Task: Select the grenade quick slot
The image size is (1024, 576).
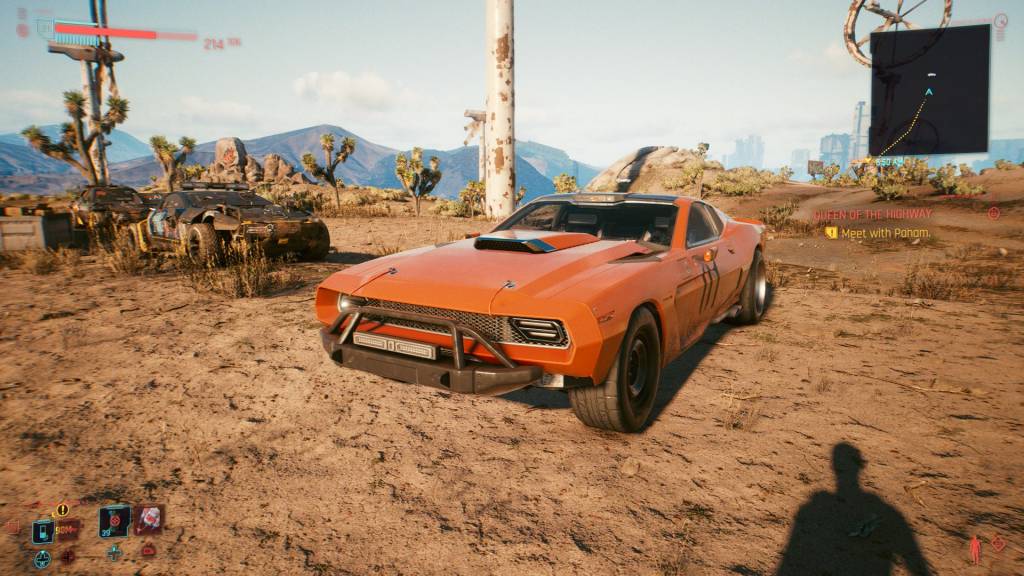Action: pos(114,521)
